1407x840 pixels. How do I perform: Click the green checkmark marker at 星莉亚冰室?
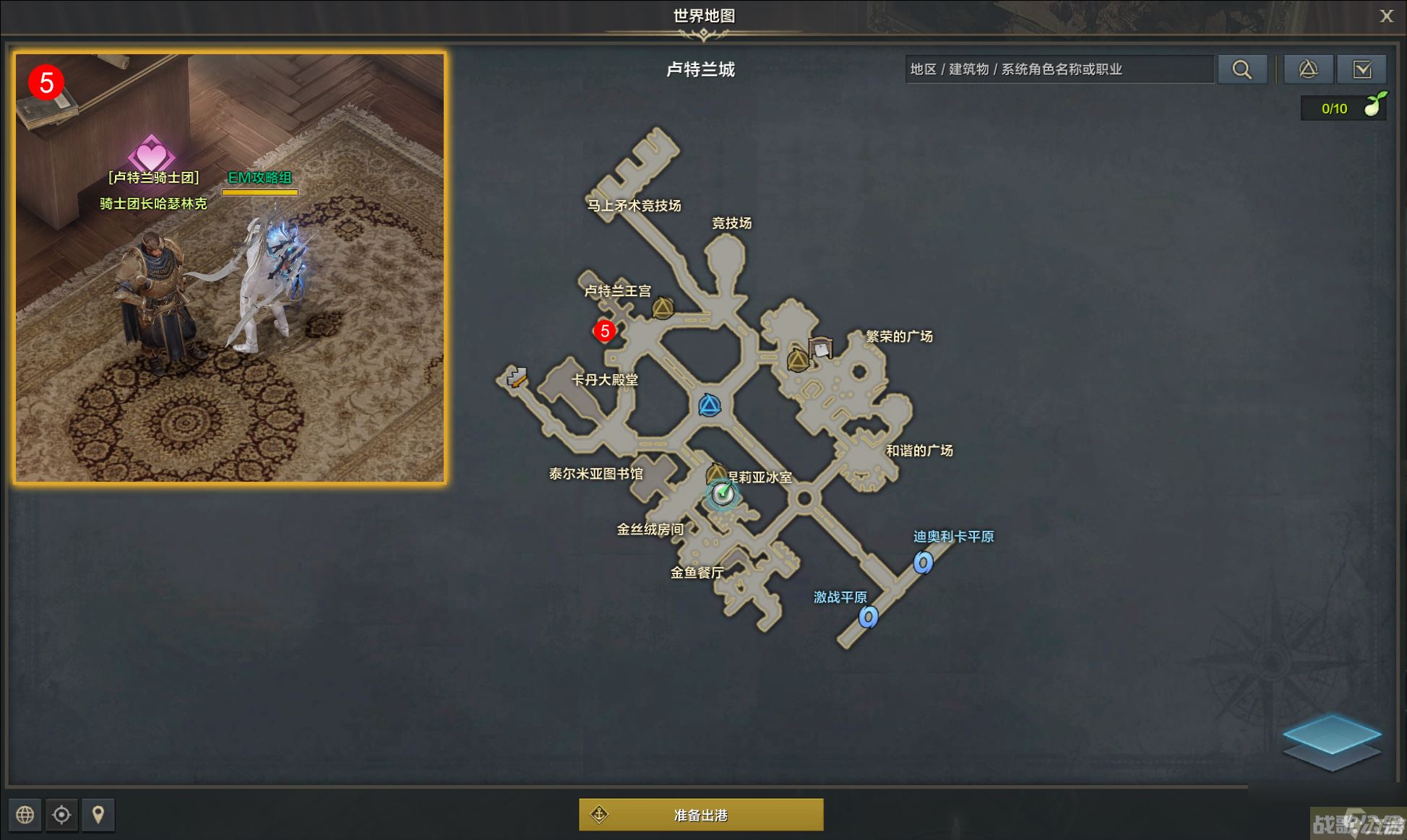click(722, 493)
